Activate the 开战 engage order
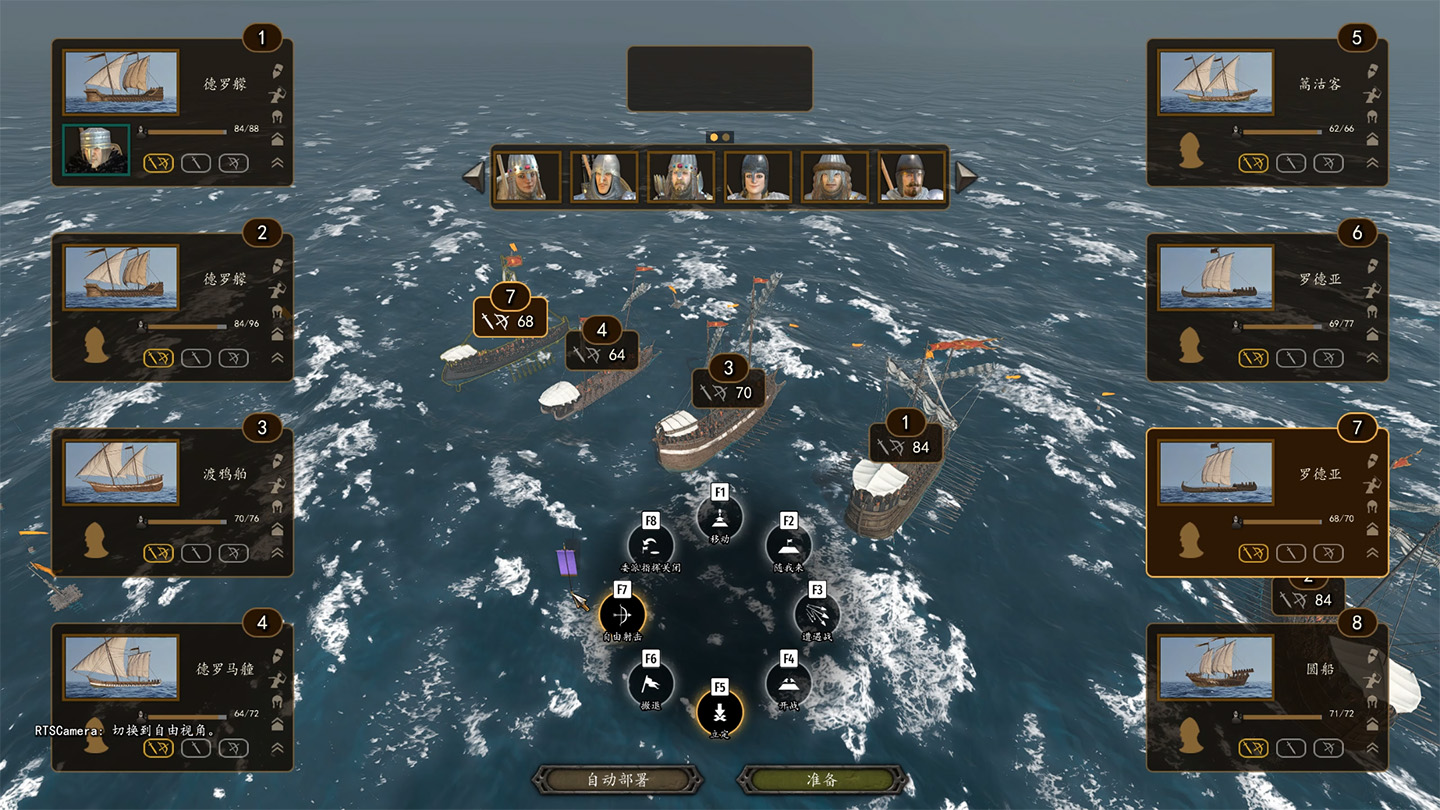This screenshot has height=810, width=1440. pos(788,683)
